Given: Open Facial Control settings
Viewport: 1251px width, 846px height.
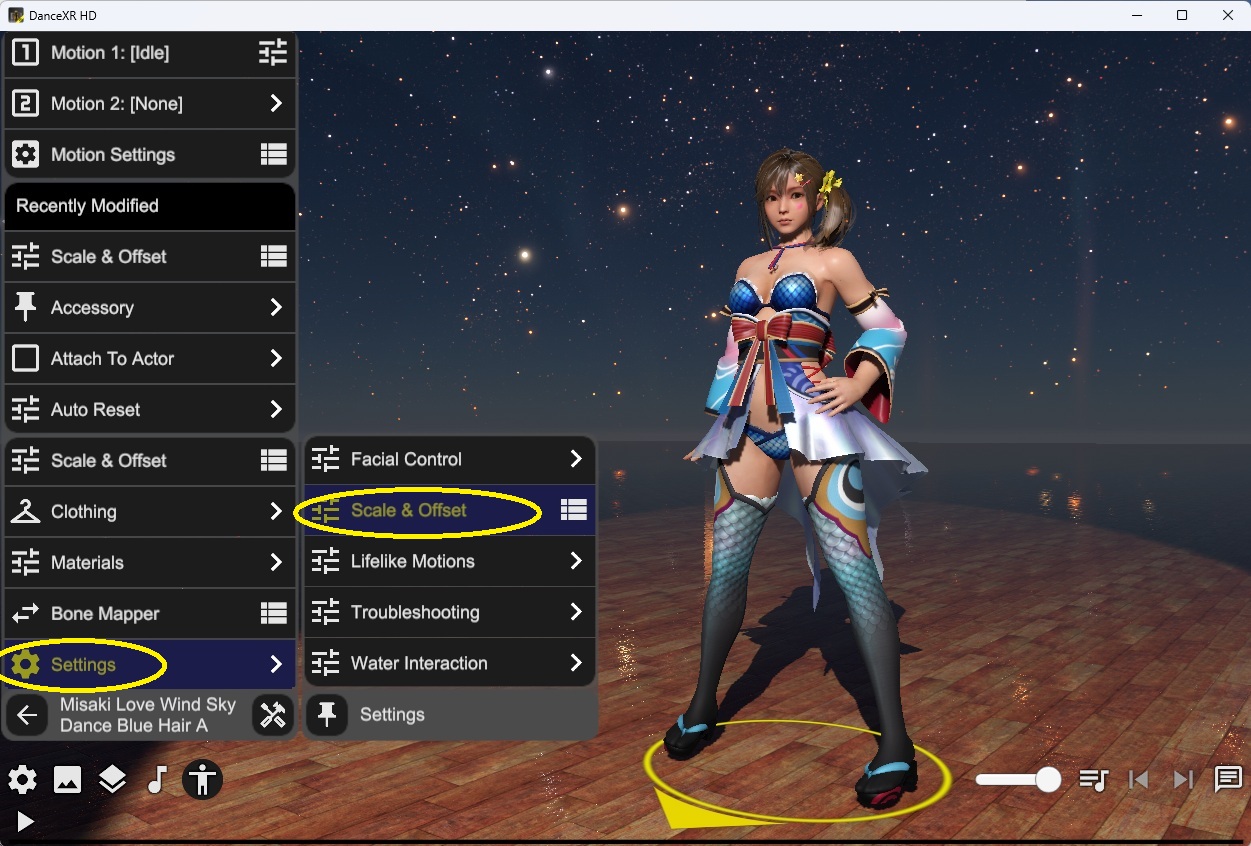Looking at the screenshot, I should coord(449,460).
